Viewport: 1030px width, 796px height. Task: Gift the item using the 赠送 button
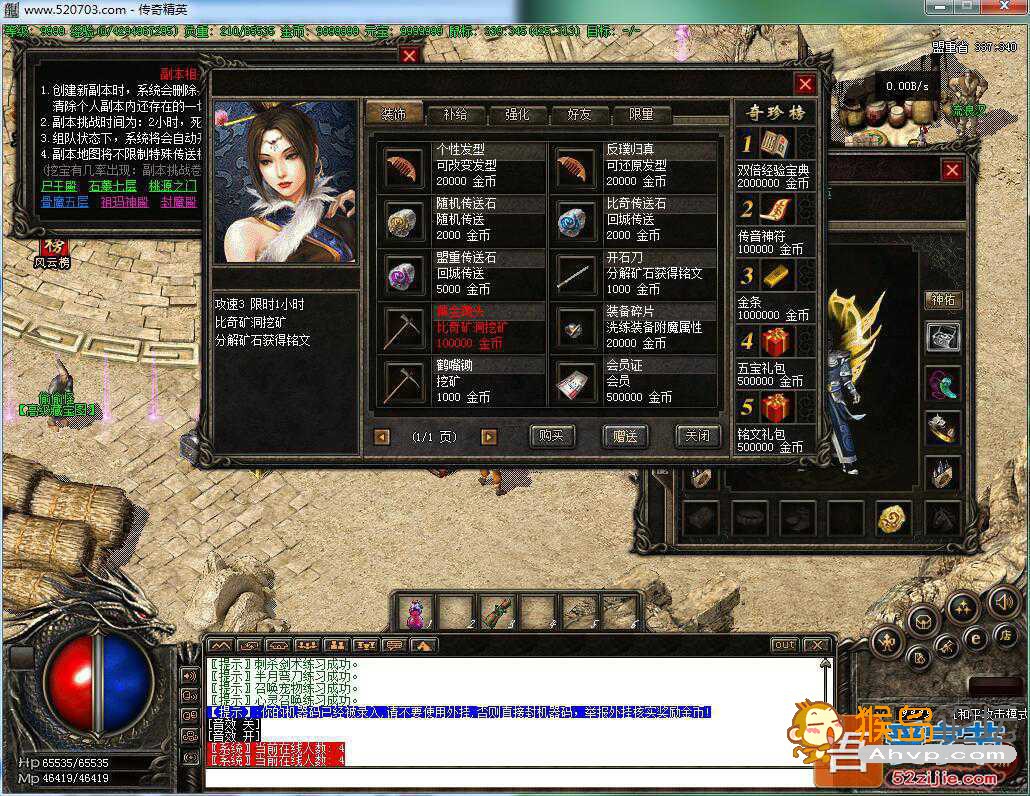pos(625,436)
